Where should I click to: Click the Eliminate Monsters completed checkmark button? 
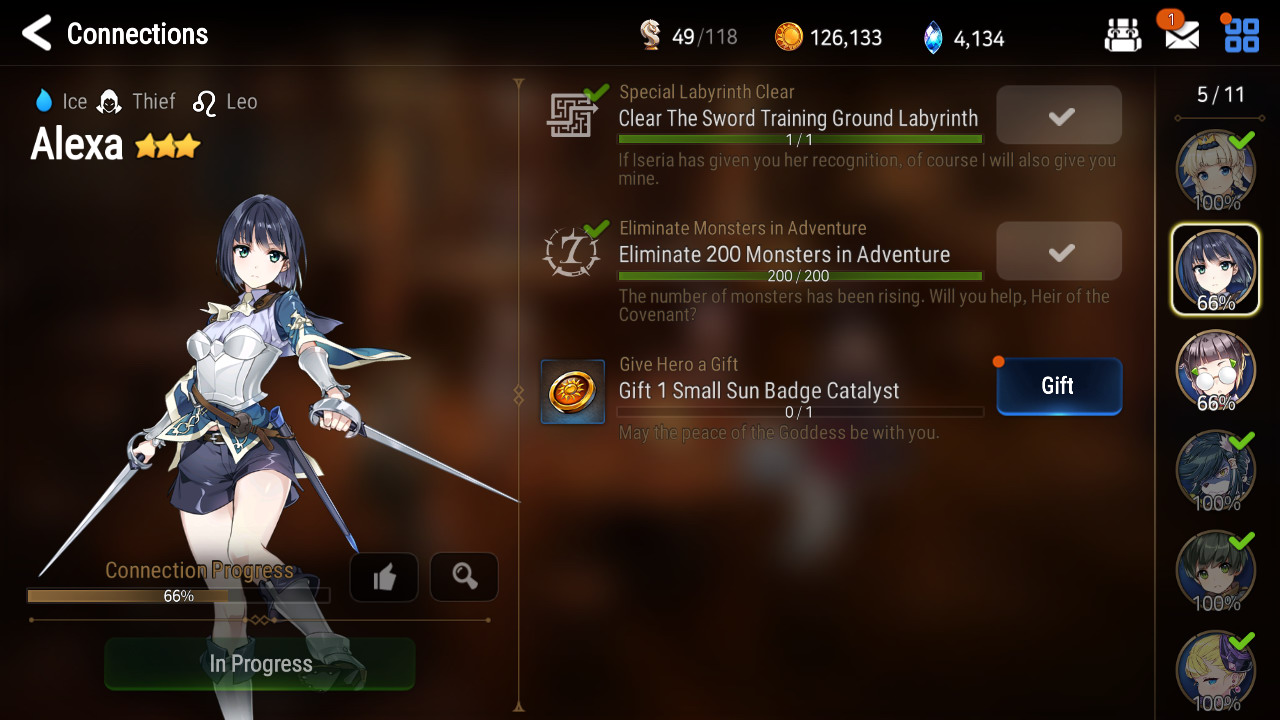pyautogui.click(x=1059, y=252)
